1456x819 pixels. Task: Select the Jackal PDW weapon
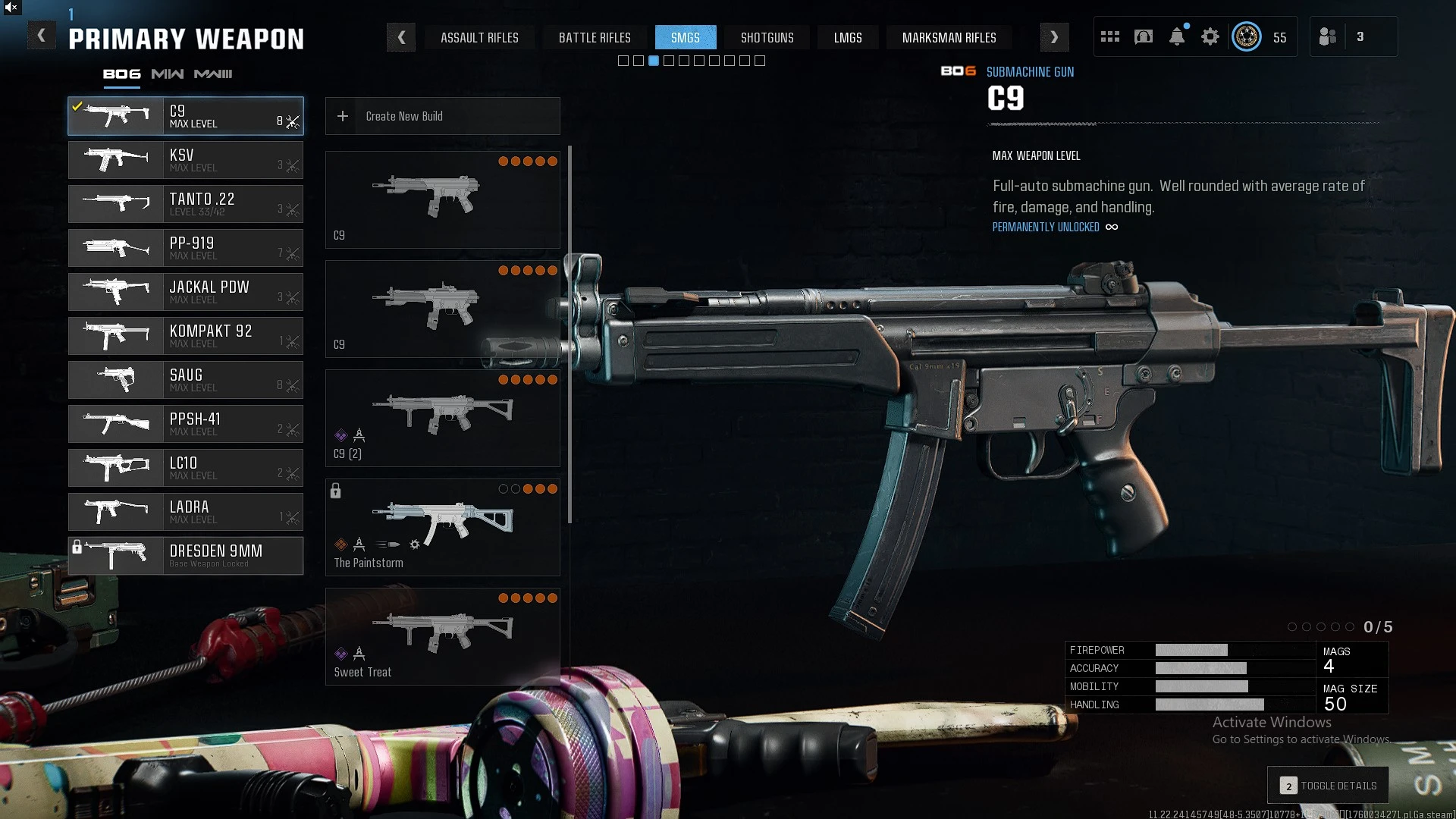pyautogui.click(x=186, y=292)
